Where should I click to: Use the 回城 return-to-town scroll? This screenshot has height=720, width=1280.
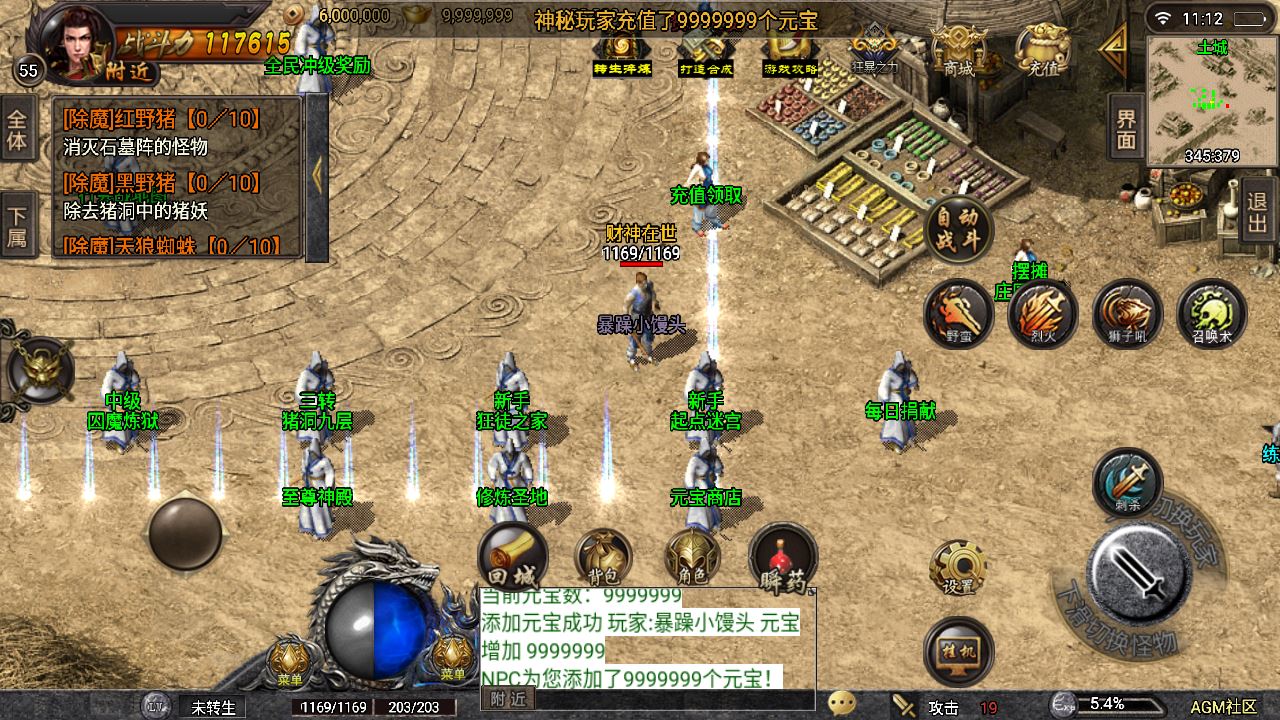(512, 557)
